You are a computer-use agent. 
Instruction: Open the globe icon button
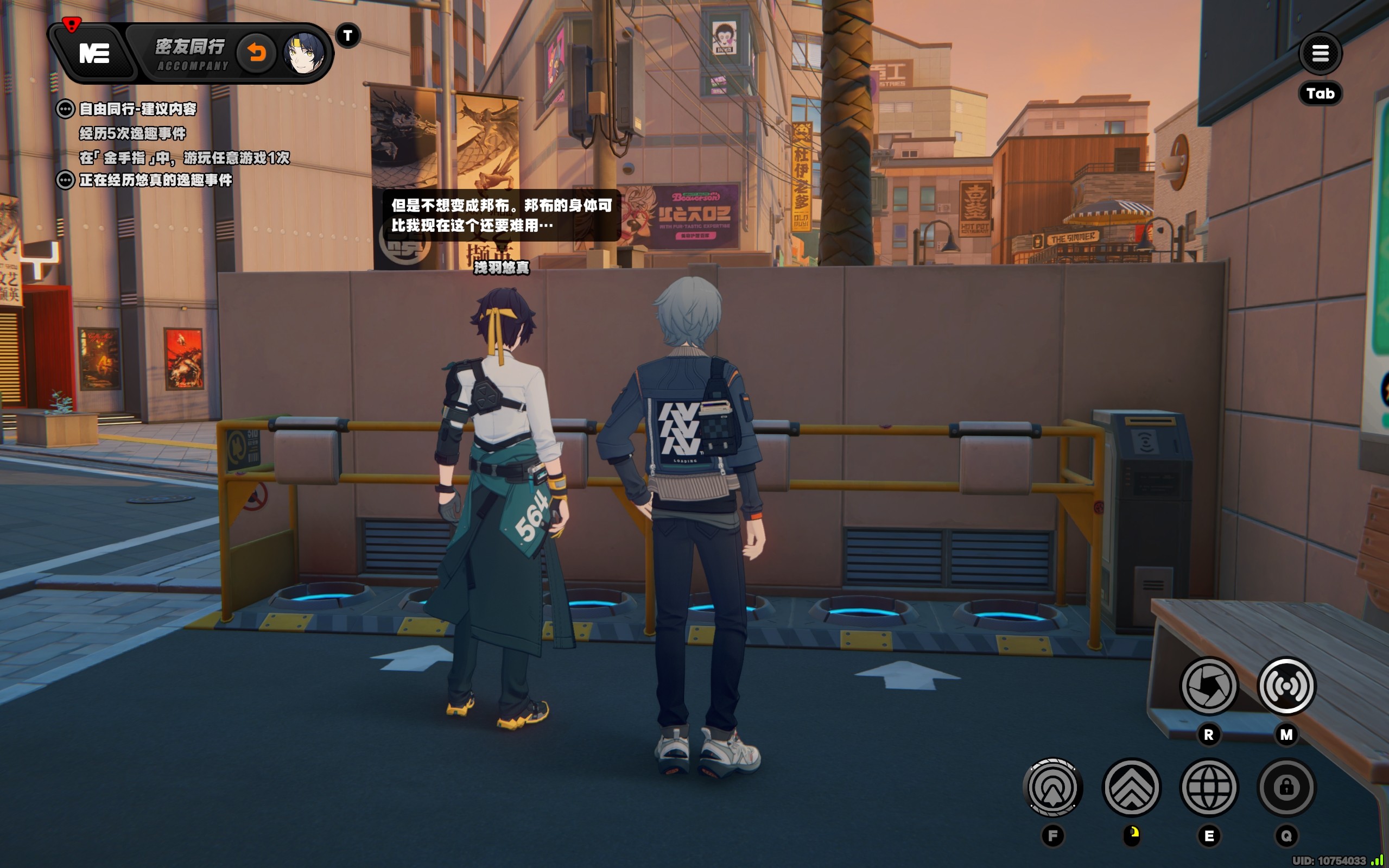[1209, 788]
